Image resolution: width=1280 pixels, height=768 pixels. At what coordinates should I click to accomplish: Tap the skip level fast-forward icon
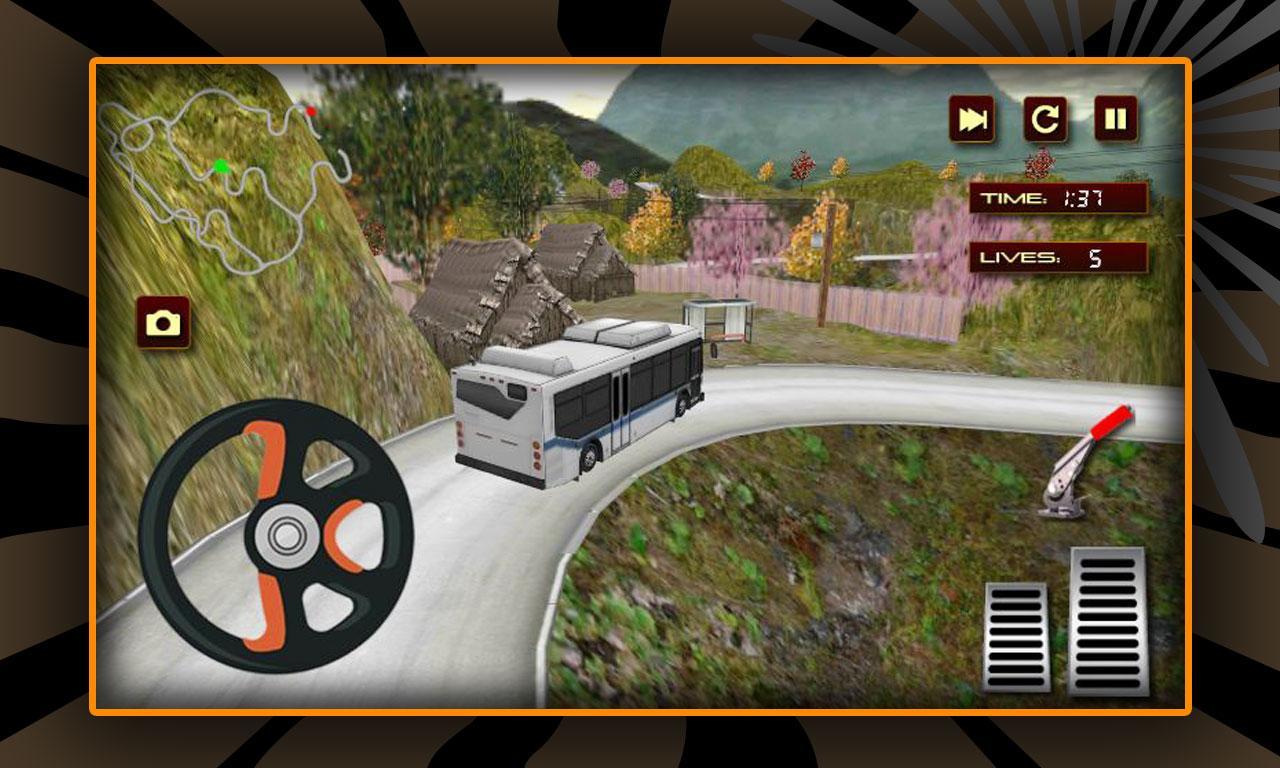pyautogui.click(x=971, y=117)
